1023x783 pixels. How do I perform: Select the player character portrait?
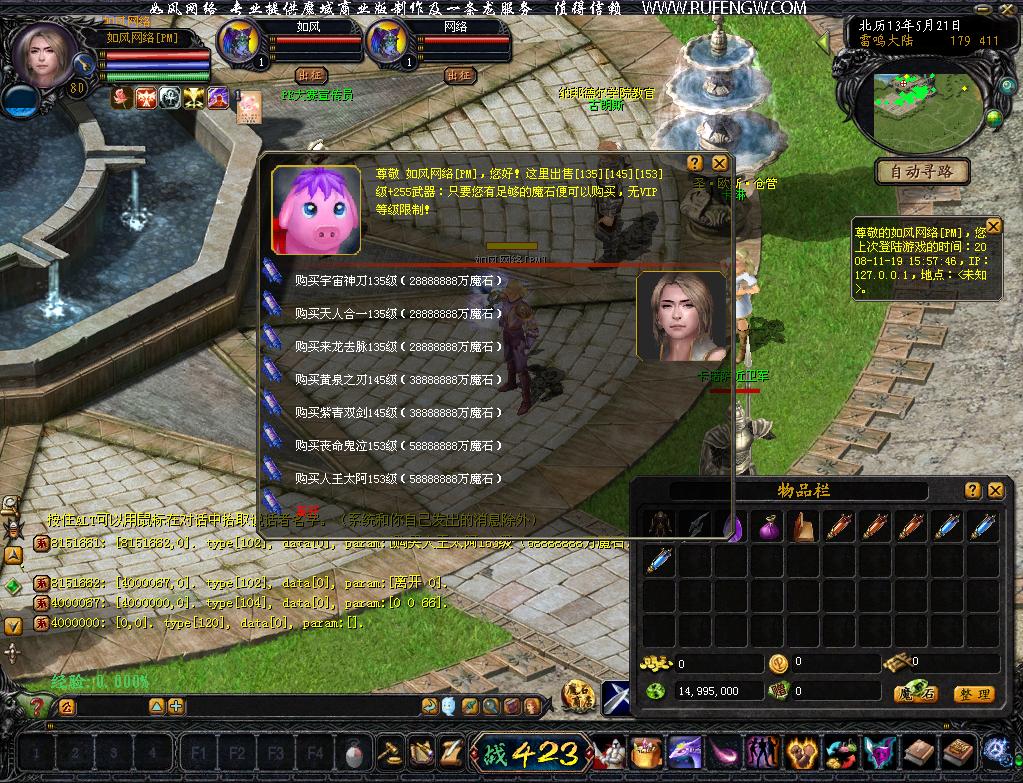(44, 55)
